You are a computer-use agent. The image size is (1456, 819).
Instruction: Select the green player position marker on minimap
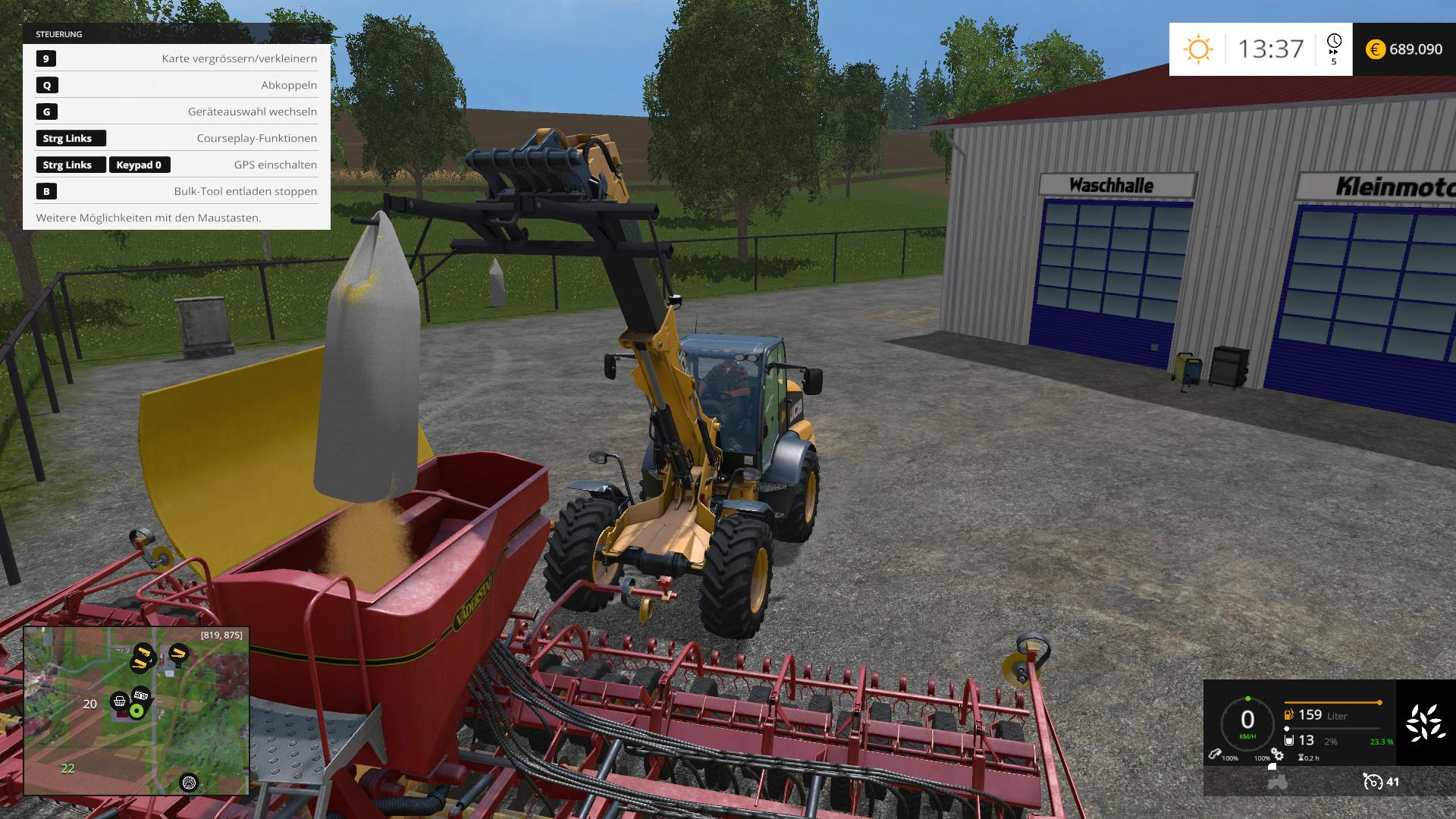(x=136, y=711)
